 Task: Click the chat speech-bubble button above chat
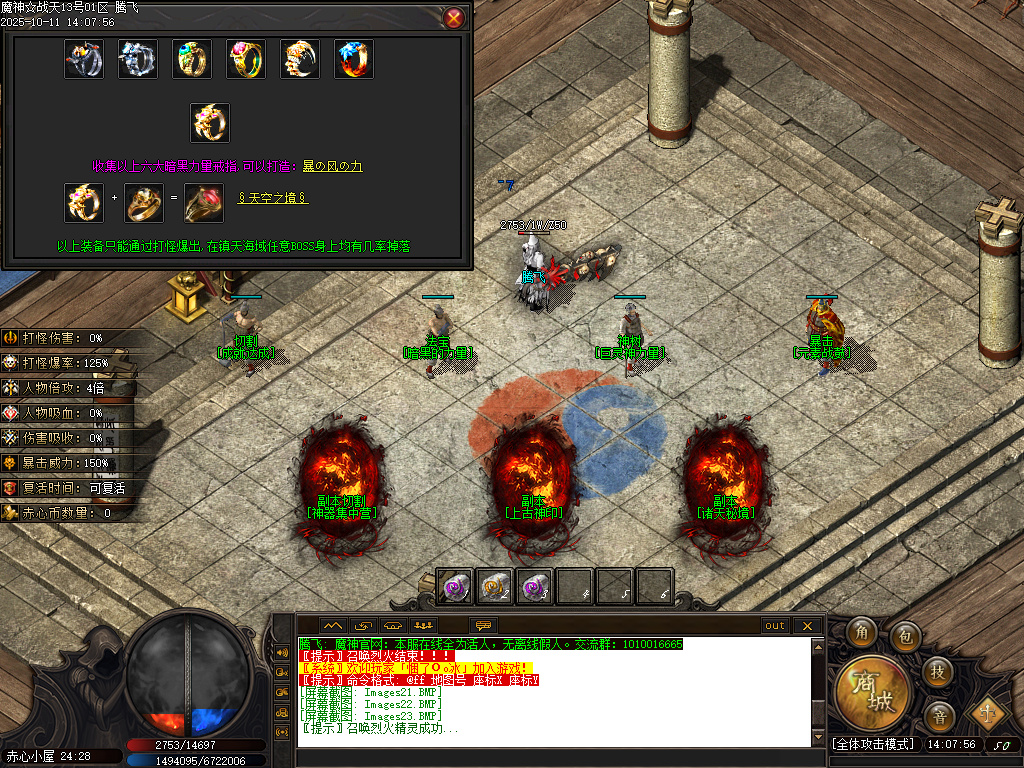484,626
